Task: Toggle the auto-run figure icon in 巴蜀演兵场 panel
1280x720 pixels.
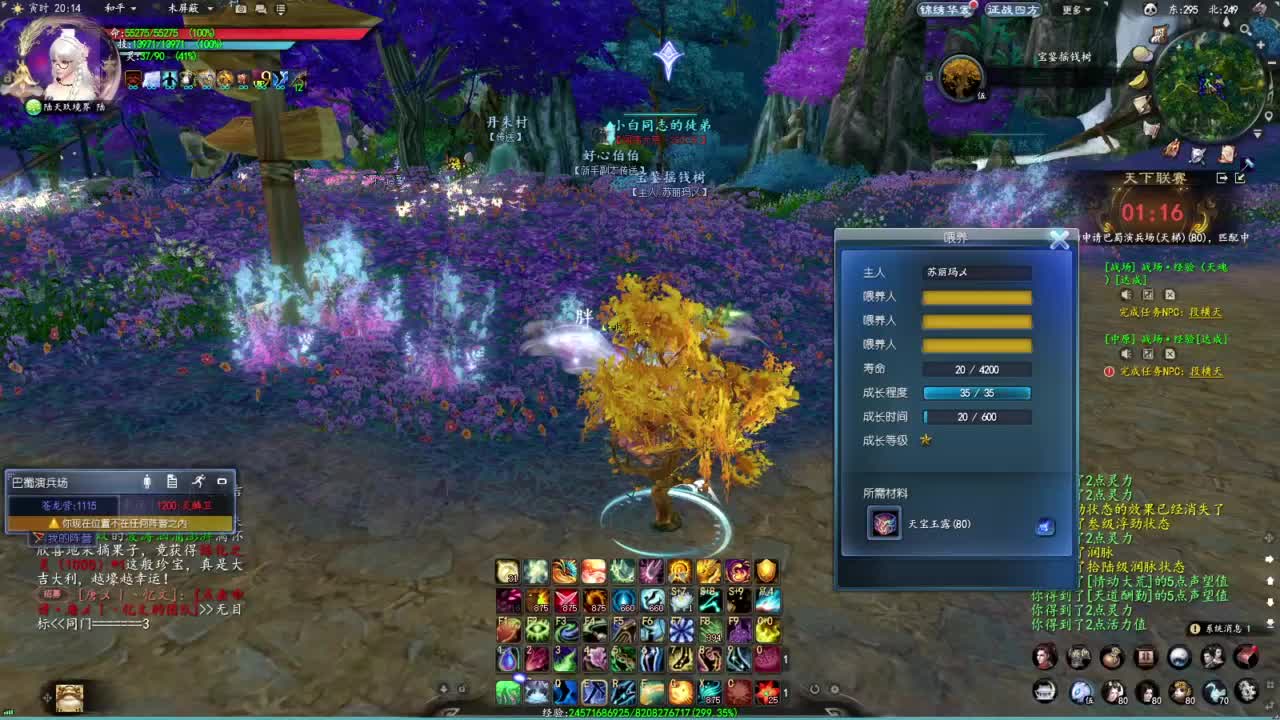Action: 200,481
